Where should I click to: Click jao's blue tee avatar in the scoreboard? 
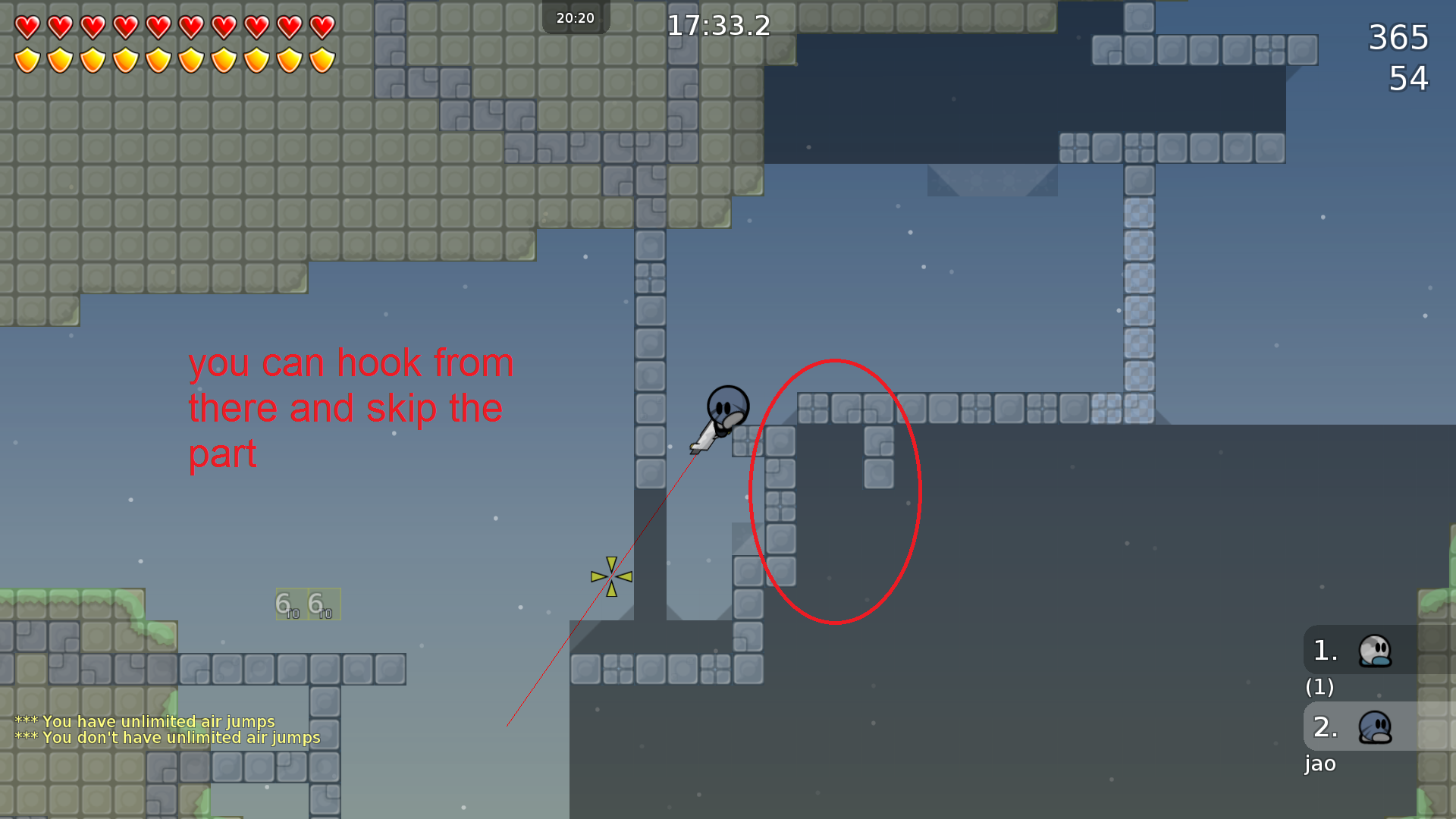click(x=1374, y=726)
